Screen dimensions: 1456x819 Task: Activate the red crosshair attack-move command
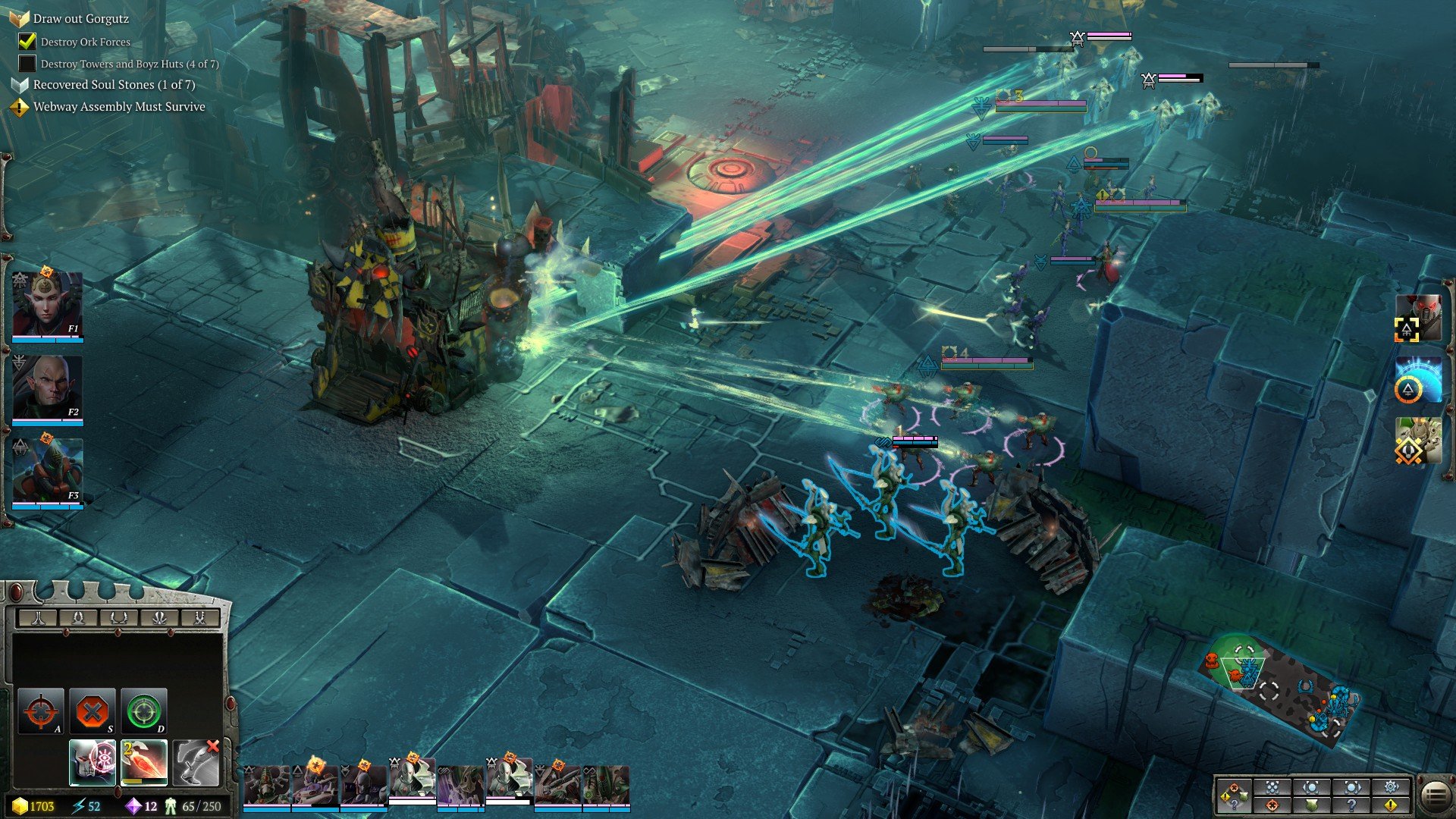coord(40,711)
